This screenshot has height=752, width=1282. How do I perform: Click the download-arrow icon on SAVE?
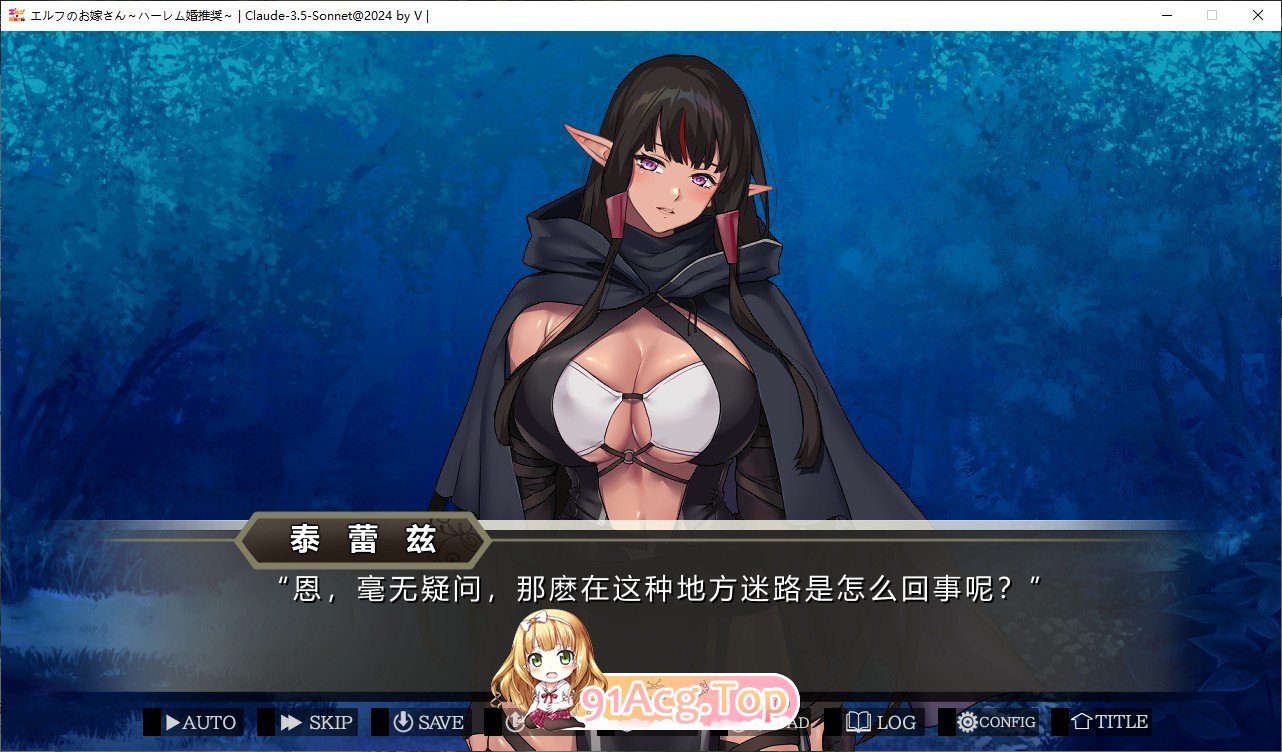click(401, 721)
